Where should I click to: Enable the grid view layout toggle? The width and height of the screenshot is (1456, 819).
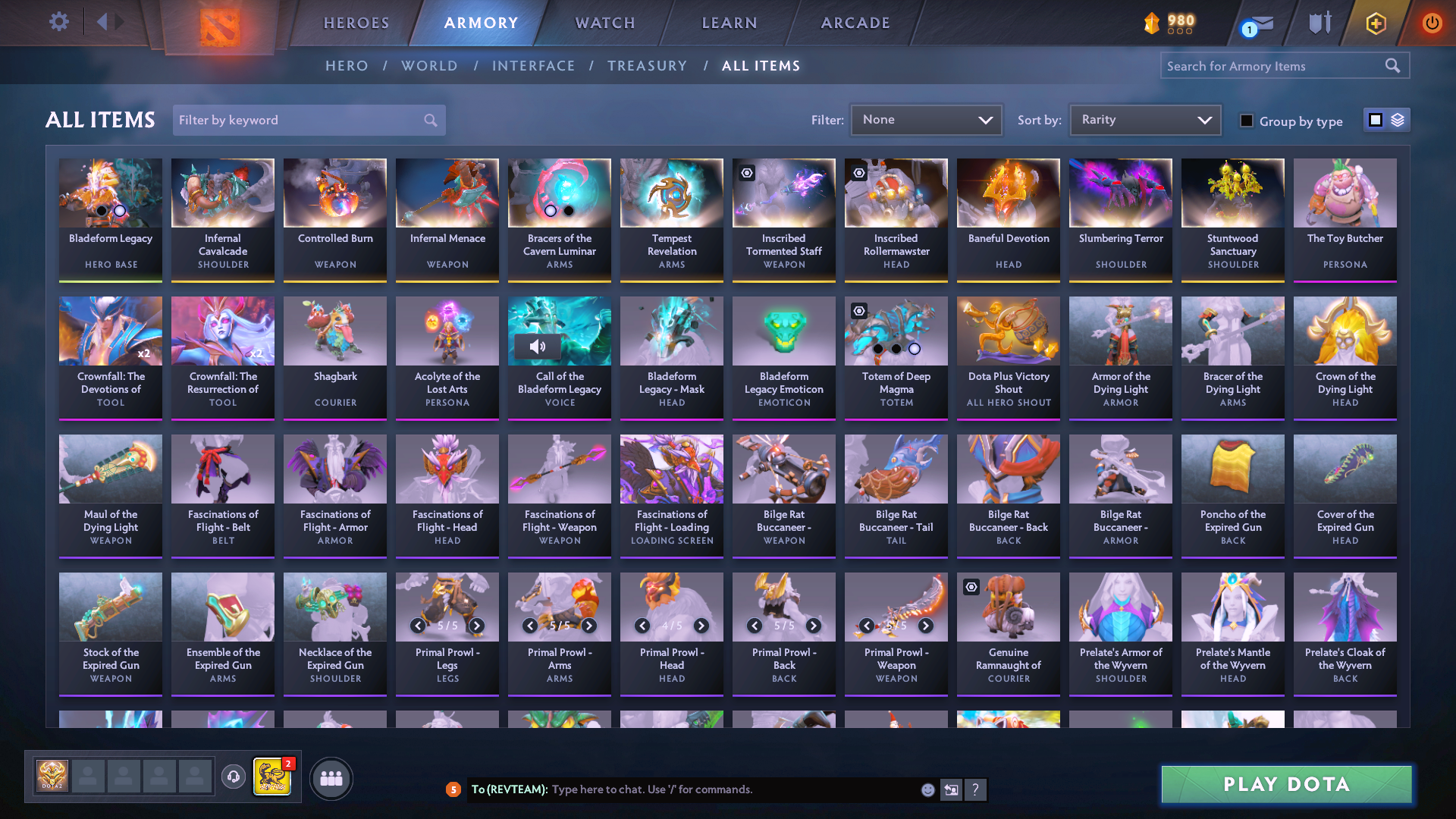point(1375,119)
